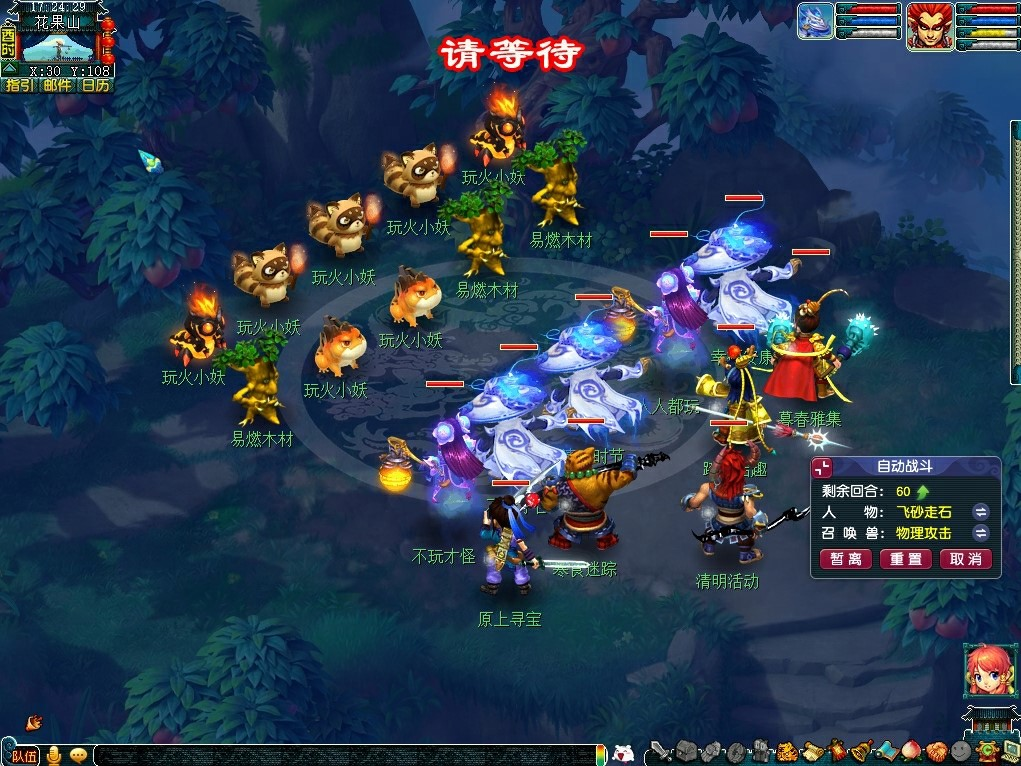Collapse the minimap with the triangle arrow
Image resolution: width=1021 pixels, height=766 pixels.
point(9,69)
